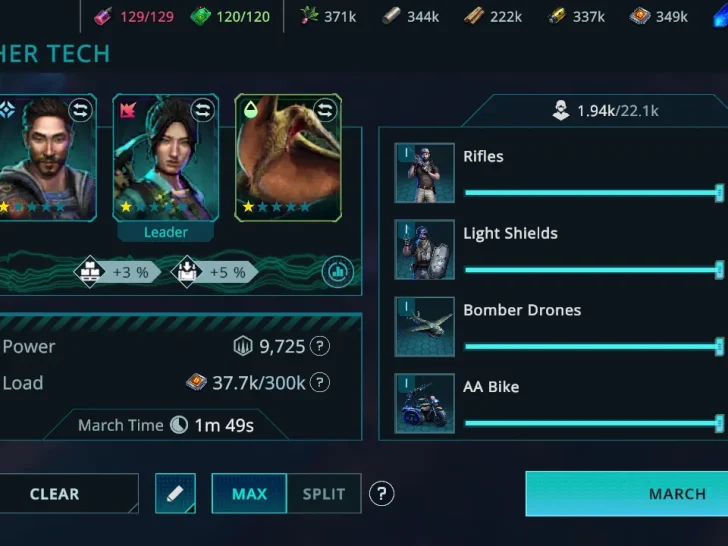728x546 pixels.
Task: Tap the Light Shields unit portrait
Action: tap(424, 250)
